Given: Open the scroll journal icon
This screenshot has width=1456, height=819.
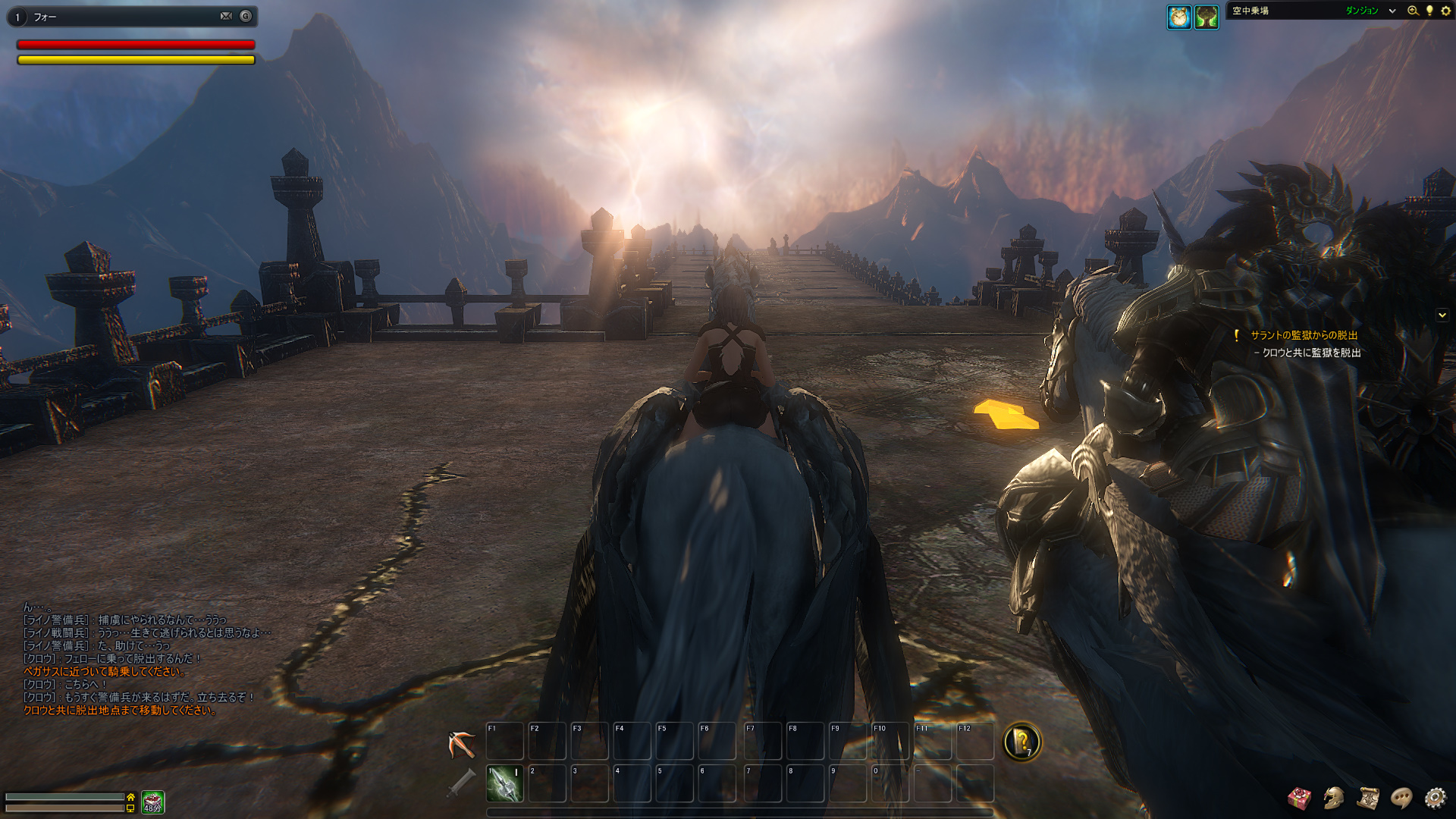Looking at the screenshot, I should coord(1367,798).
